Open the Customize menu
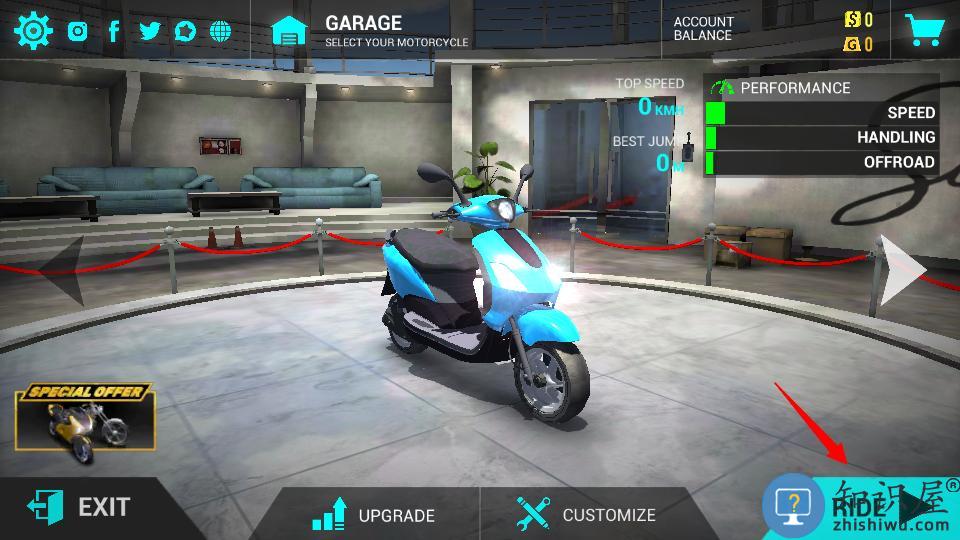The image size is (960, 540). 586,514
